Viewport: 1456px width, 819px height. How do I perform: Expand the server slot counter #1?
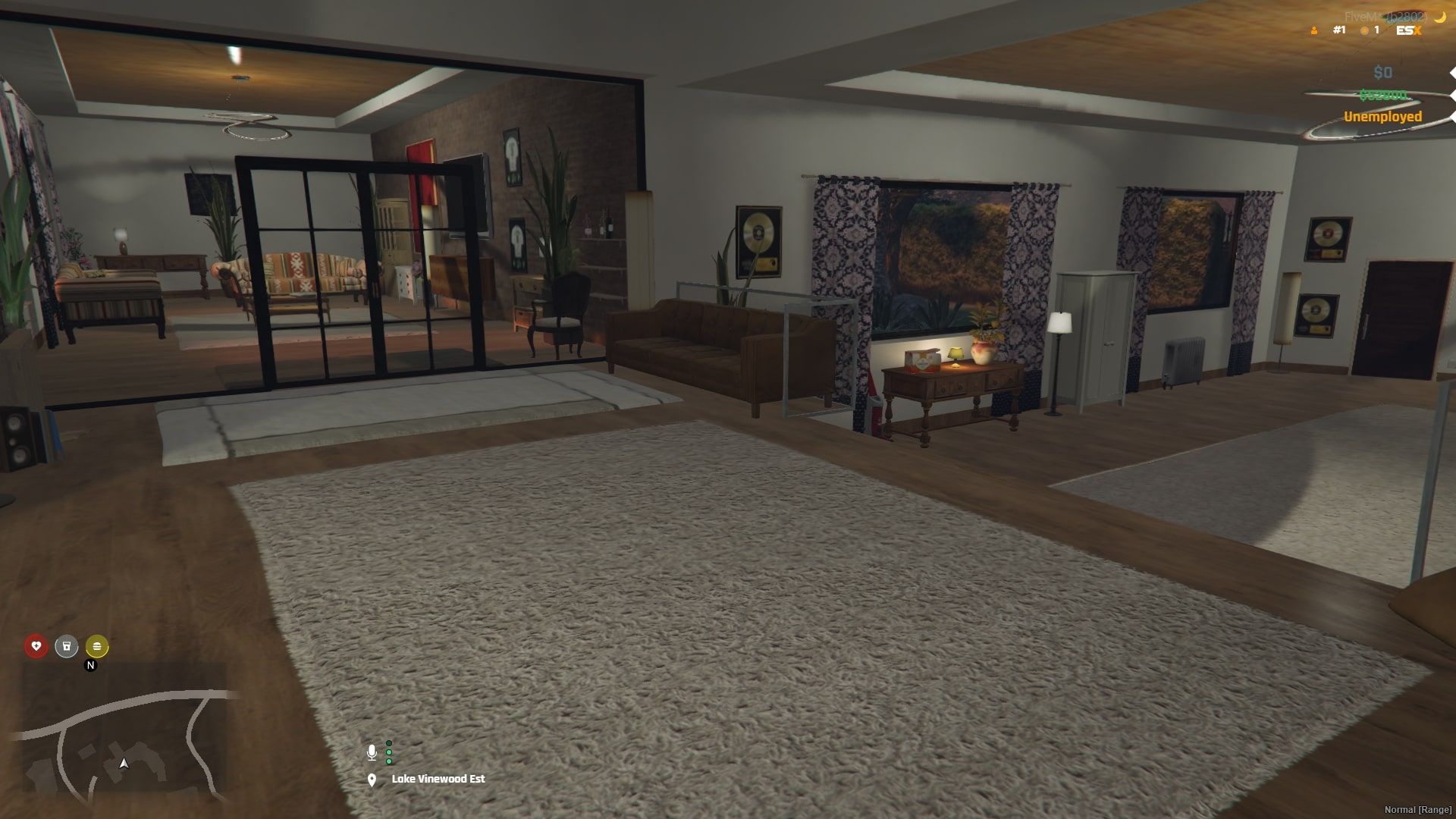[x=1338, y=30]
